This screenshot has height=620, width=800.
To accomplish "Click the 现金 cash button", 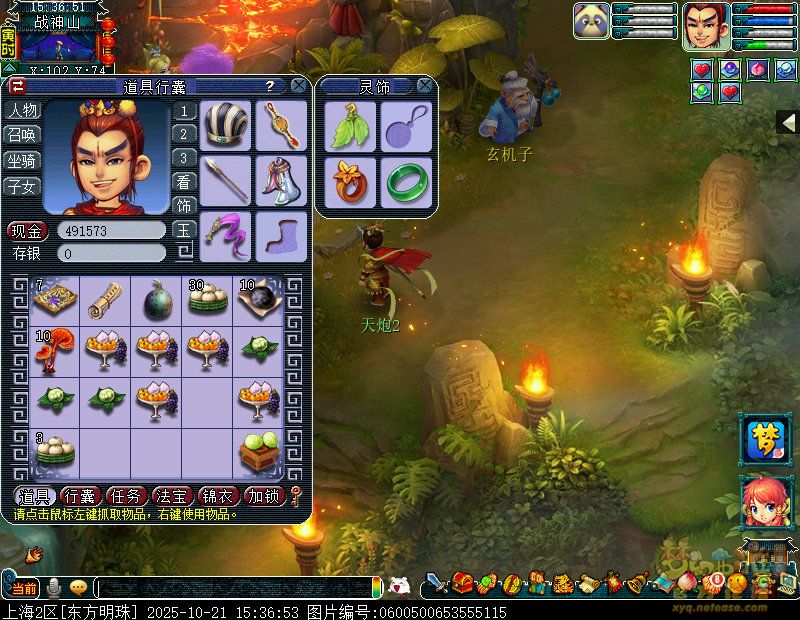I will (28, 231).
